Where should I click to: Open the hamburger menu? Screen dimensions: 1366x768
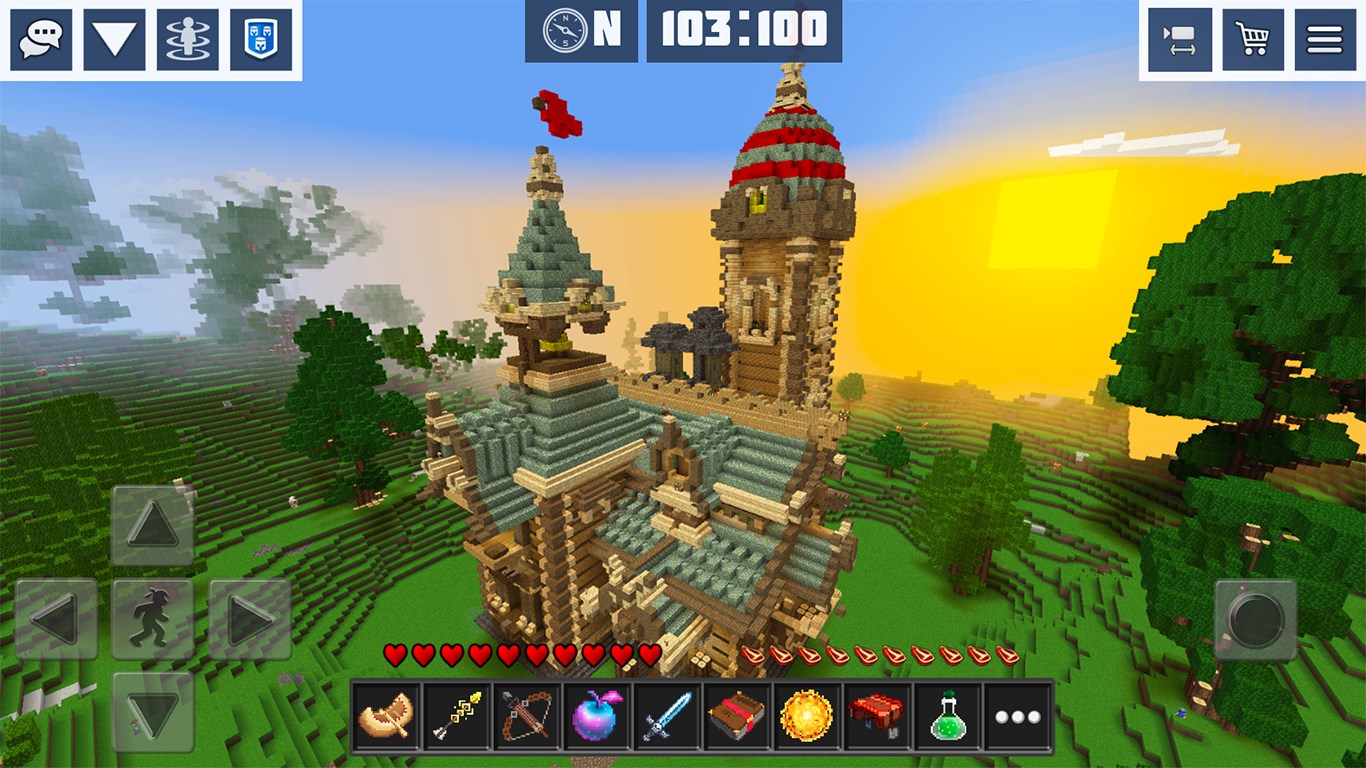pos(1325,39)
